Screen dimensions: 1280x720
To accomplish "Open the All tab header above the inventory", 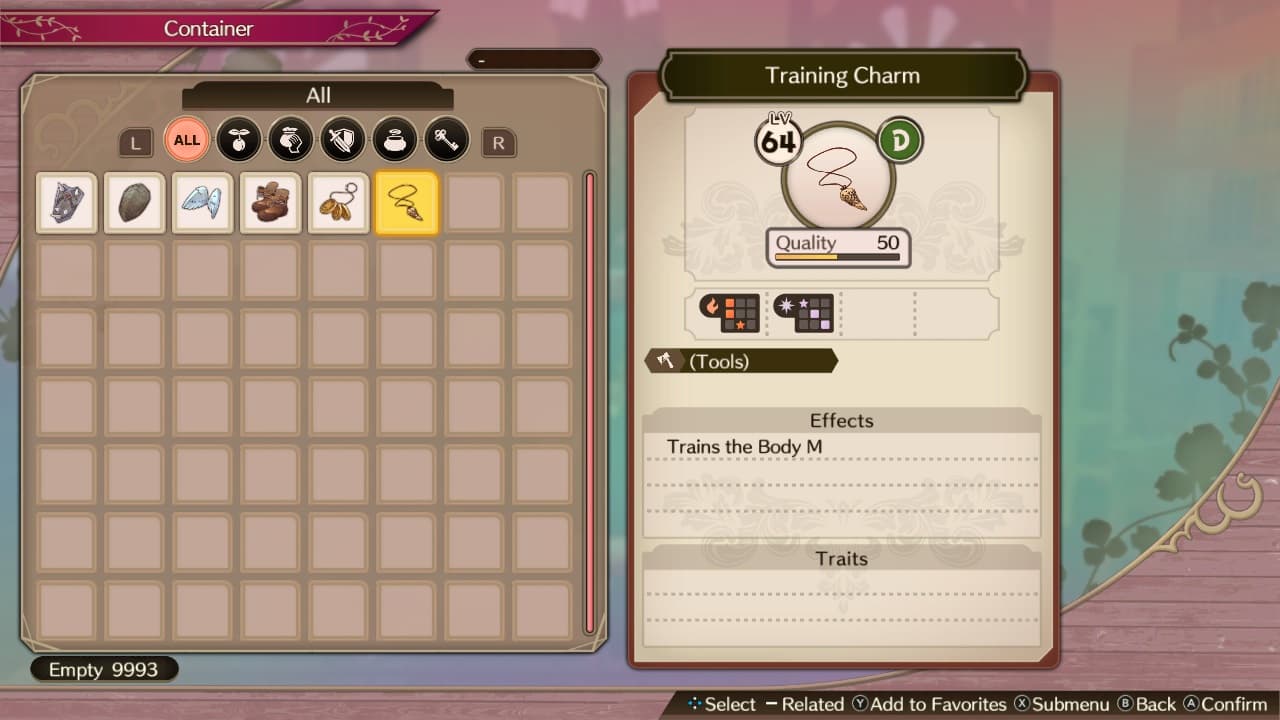I will pyautogui.click(x=318, y=95).
